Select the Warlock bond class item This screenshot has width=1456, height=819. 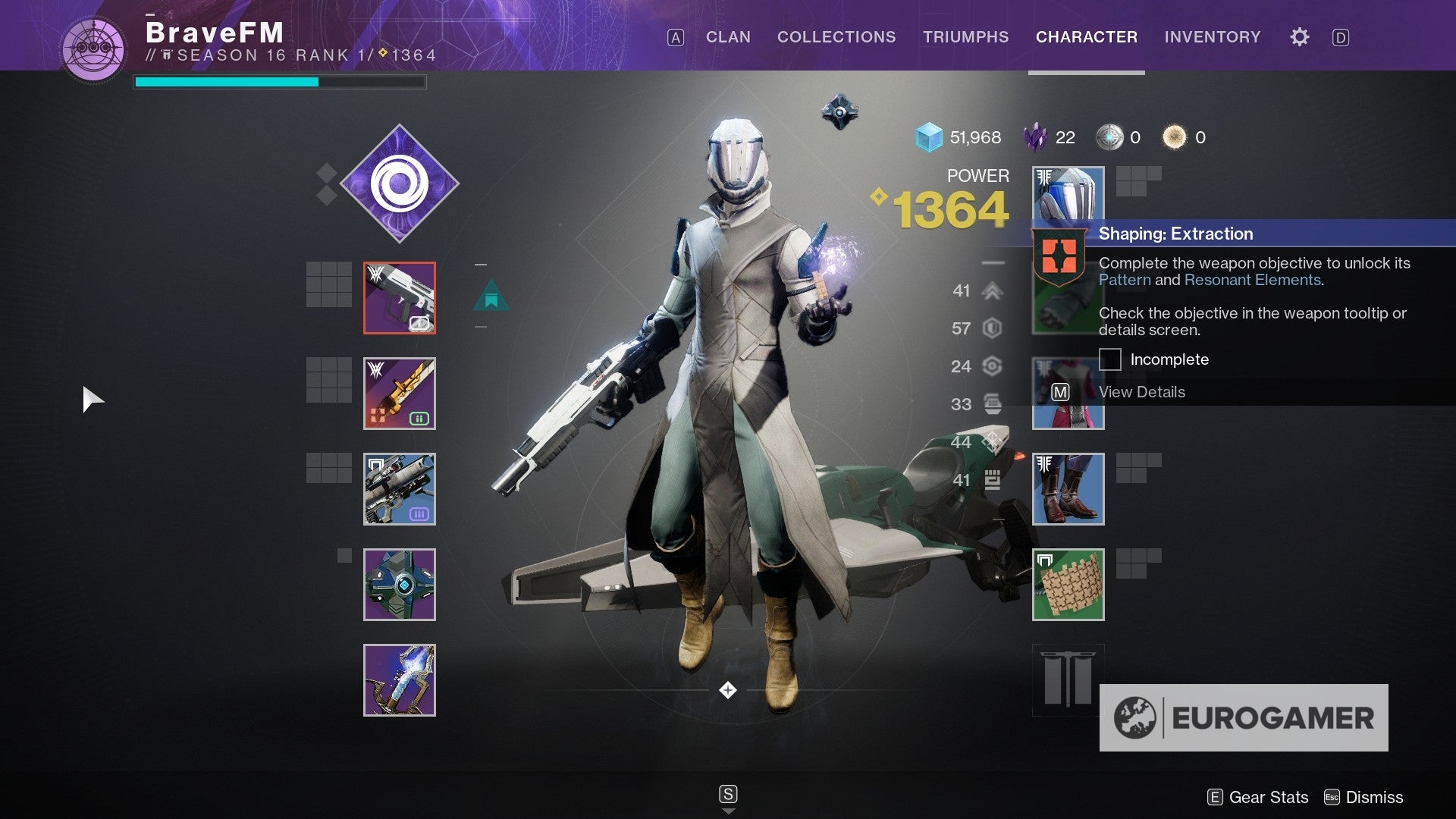coord(1068,584)
